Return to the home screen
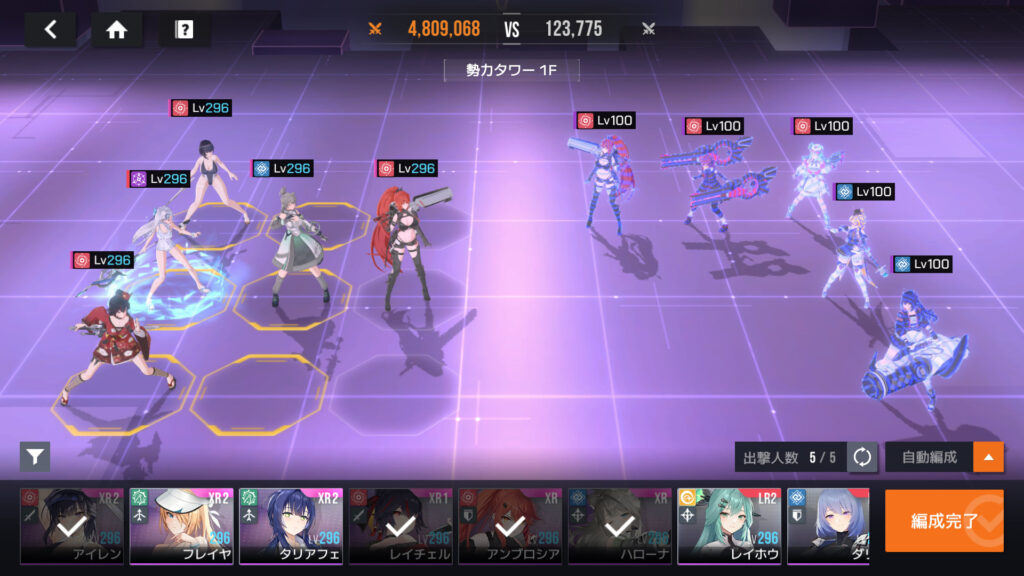 tap(117, 29)
